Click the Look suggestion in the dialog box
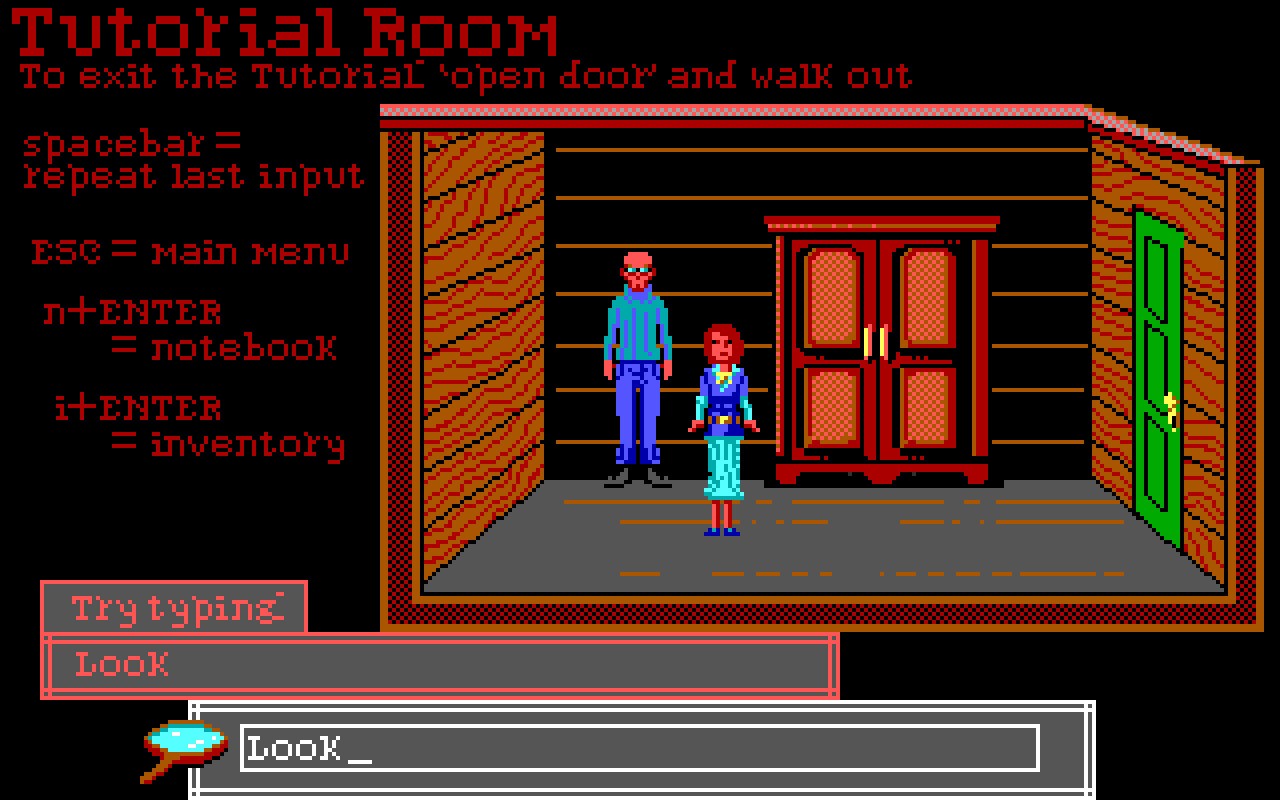 point(119,664)
